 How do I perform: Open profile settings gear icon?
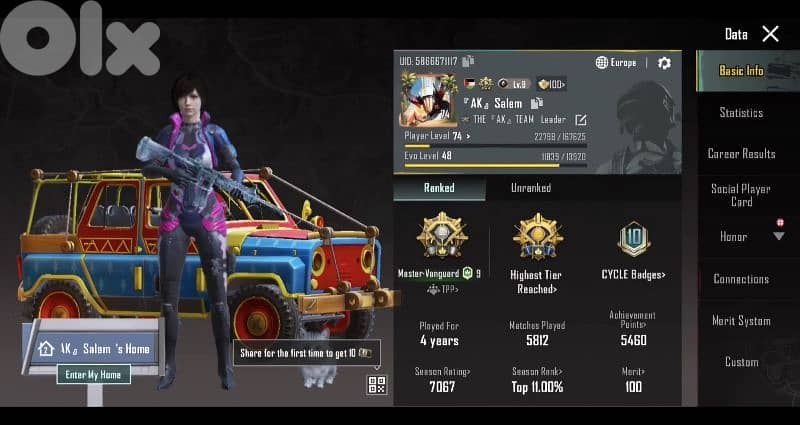click(x=664, y=62)
